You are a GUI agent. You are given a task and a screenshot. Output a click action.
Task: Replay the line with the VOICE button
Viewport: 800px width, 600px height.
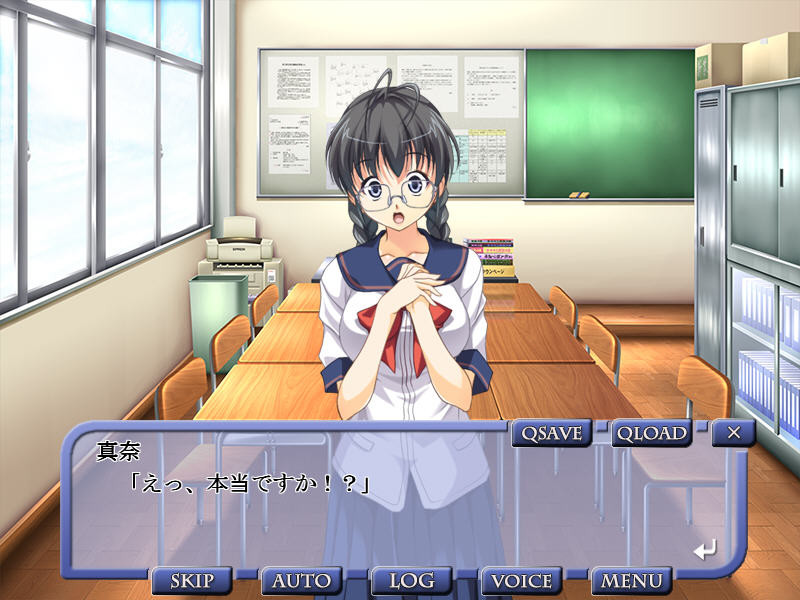pyautogui.click(x=522, y=581)
